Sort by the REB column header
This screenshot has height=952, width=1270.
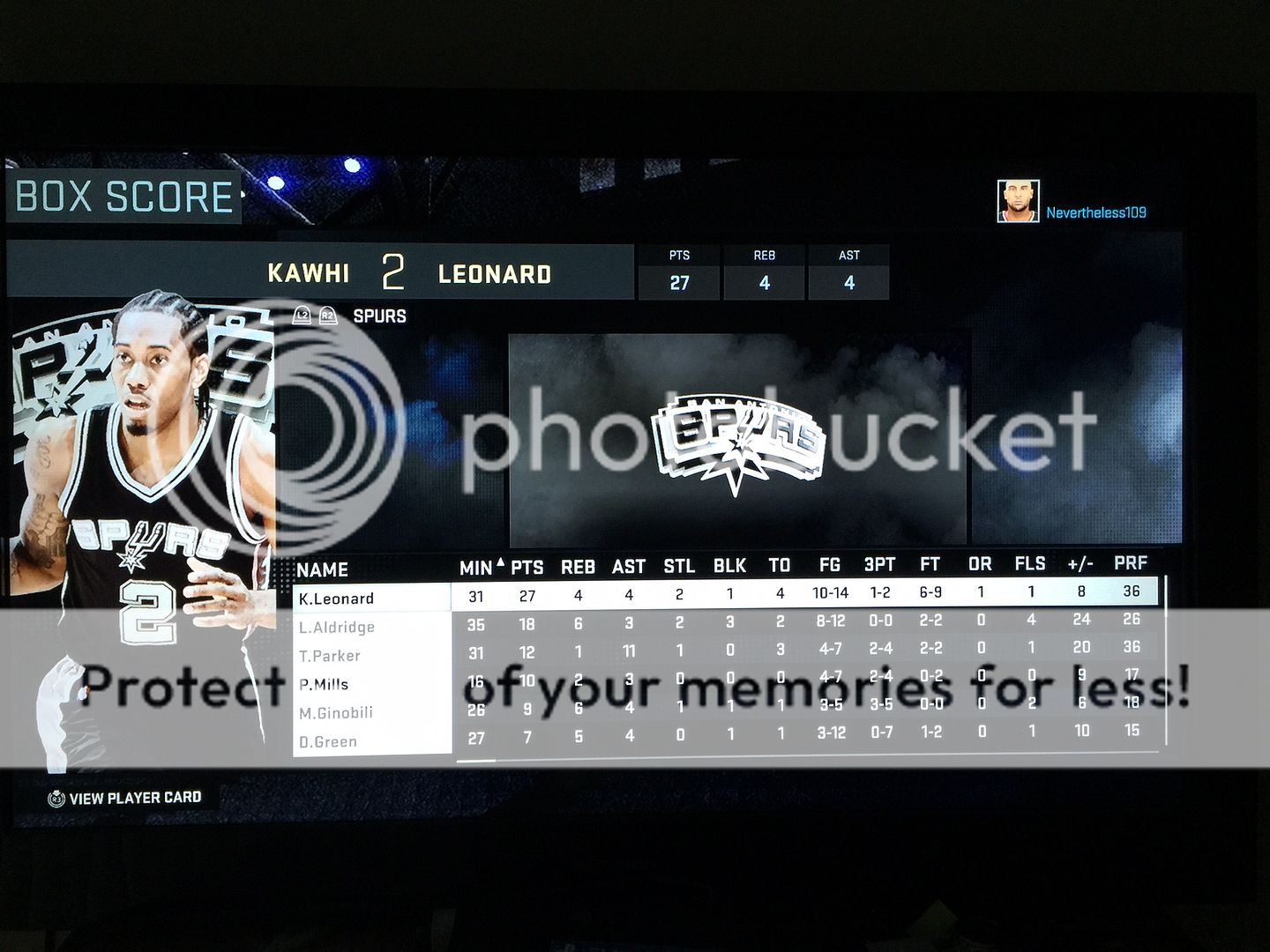[x=579, y=567]
